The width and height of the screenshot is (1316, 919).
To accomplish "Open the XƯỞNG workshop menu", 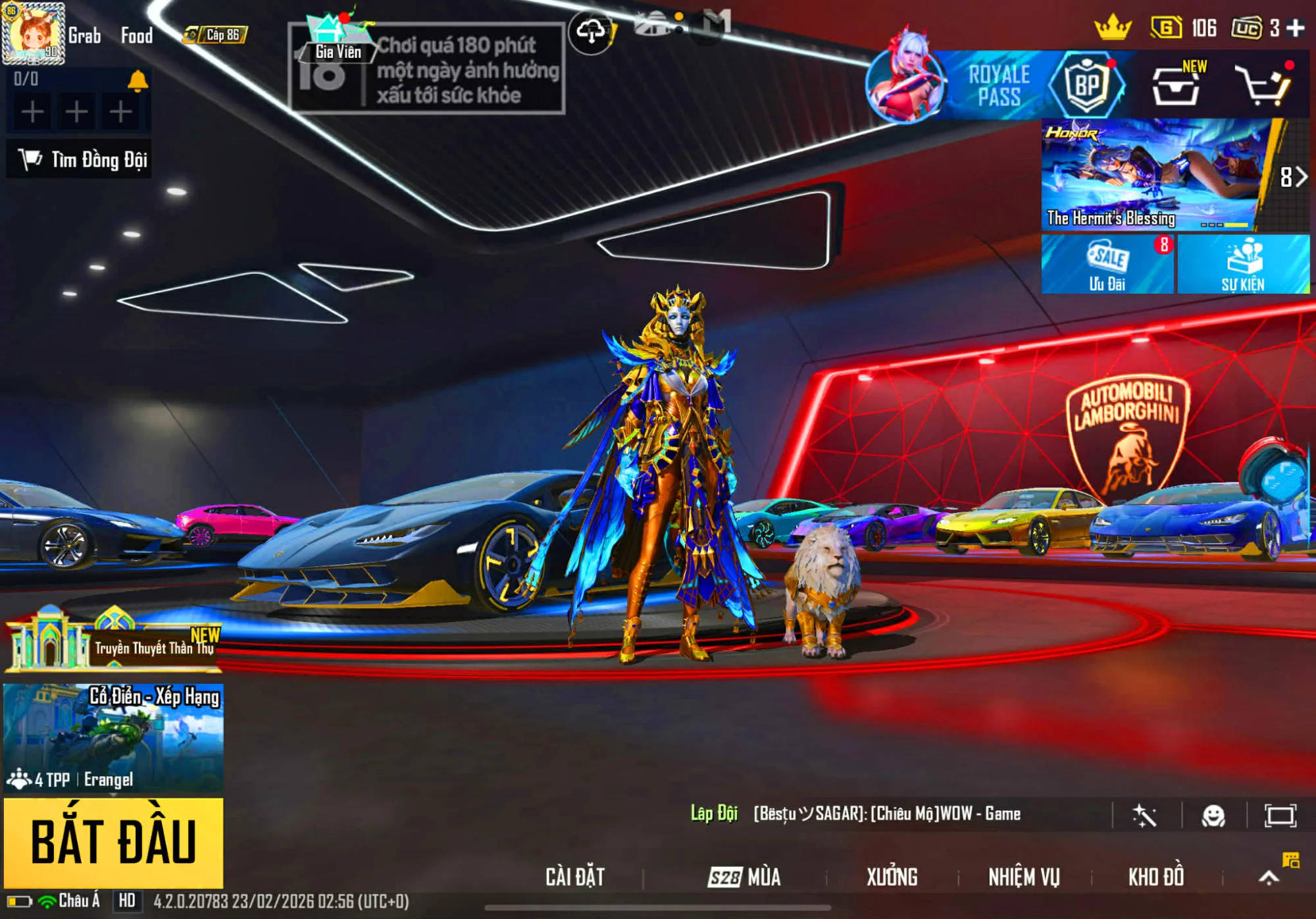I will point(892,877).
